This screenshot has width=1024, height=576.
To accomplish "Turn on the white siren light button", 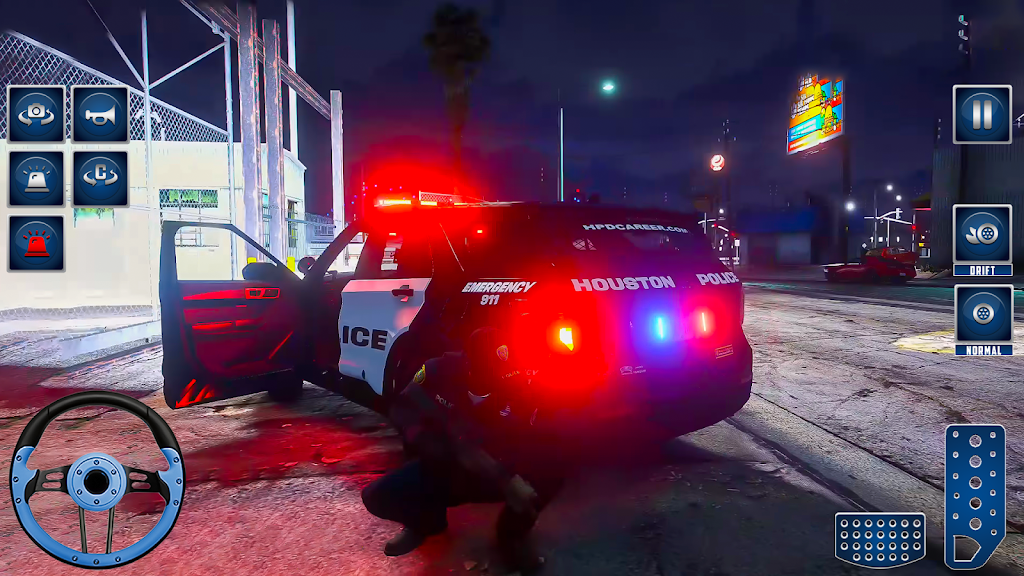I will click(x=37, y=179).
